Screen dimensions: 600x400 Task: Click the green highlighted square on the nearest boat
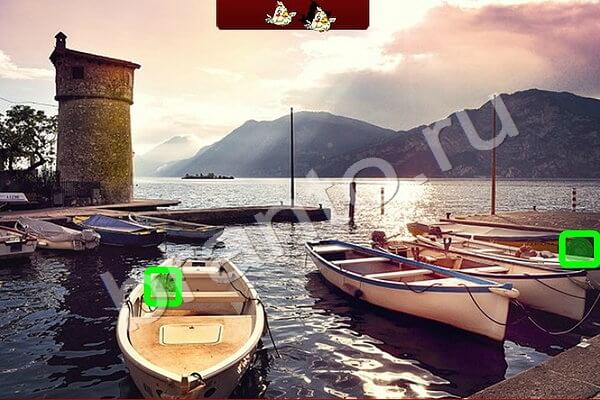tap(163, 286)
